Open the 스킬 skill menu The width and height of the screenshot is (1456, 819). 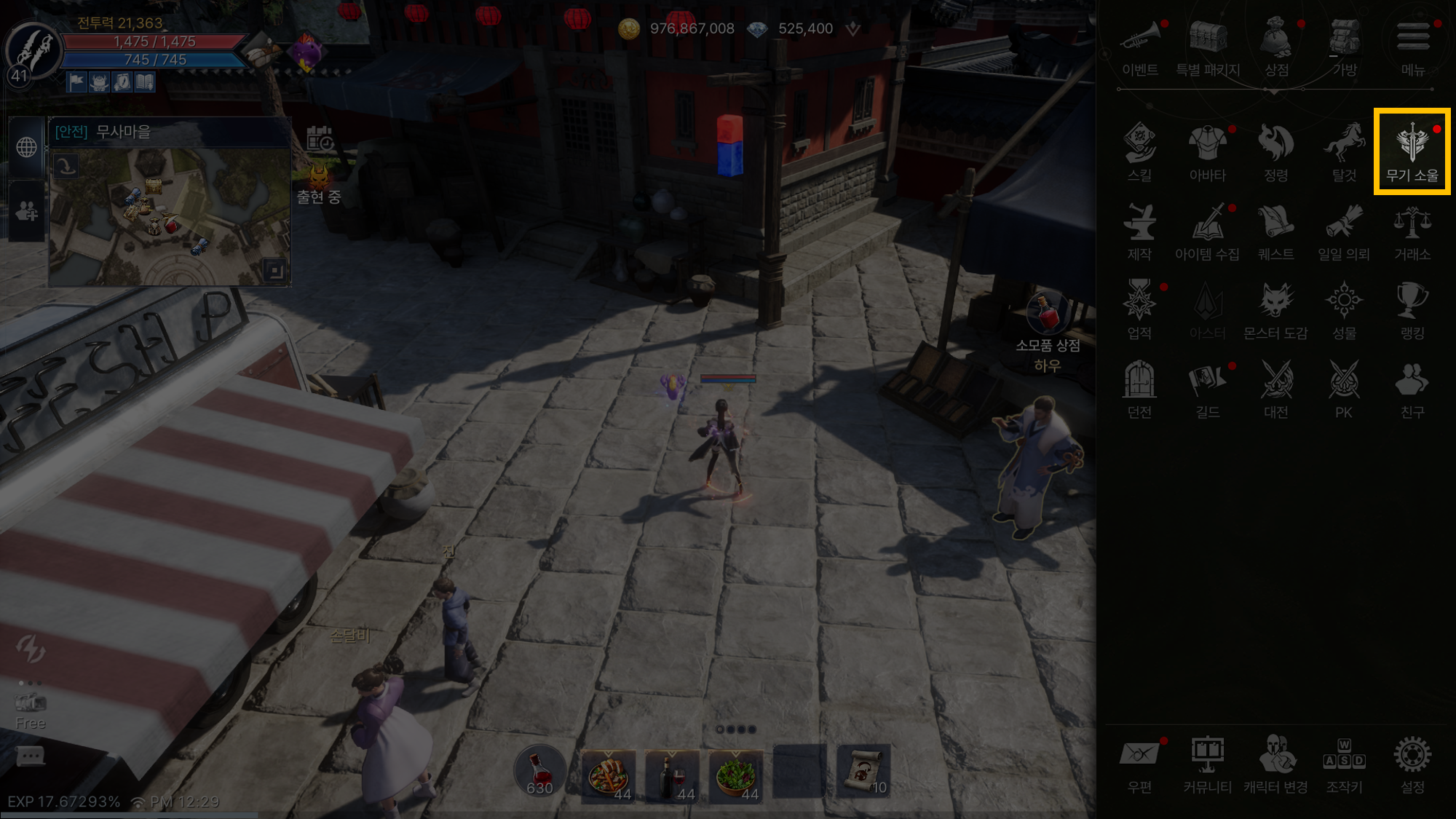[1139, 151]
